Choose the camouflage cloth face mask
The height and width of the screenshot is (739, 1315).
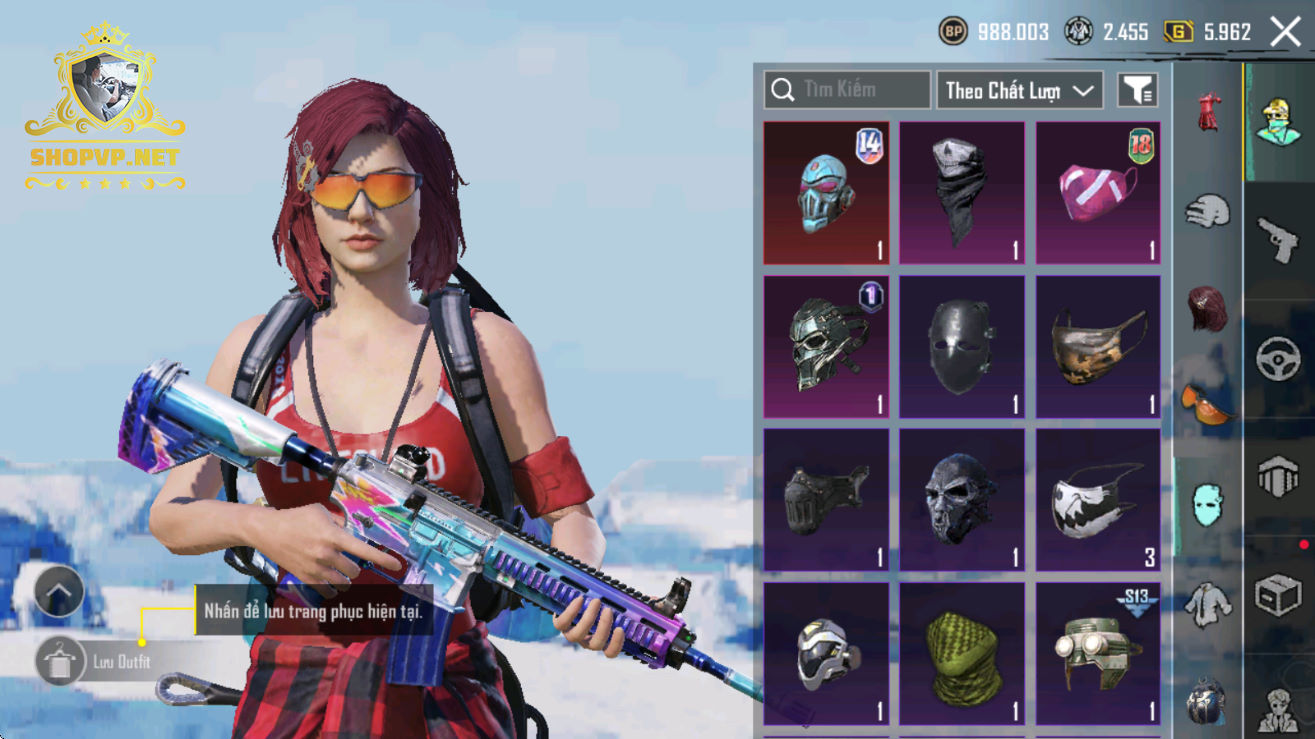point(1098,346)
